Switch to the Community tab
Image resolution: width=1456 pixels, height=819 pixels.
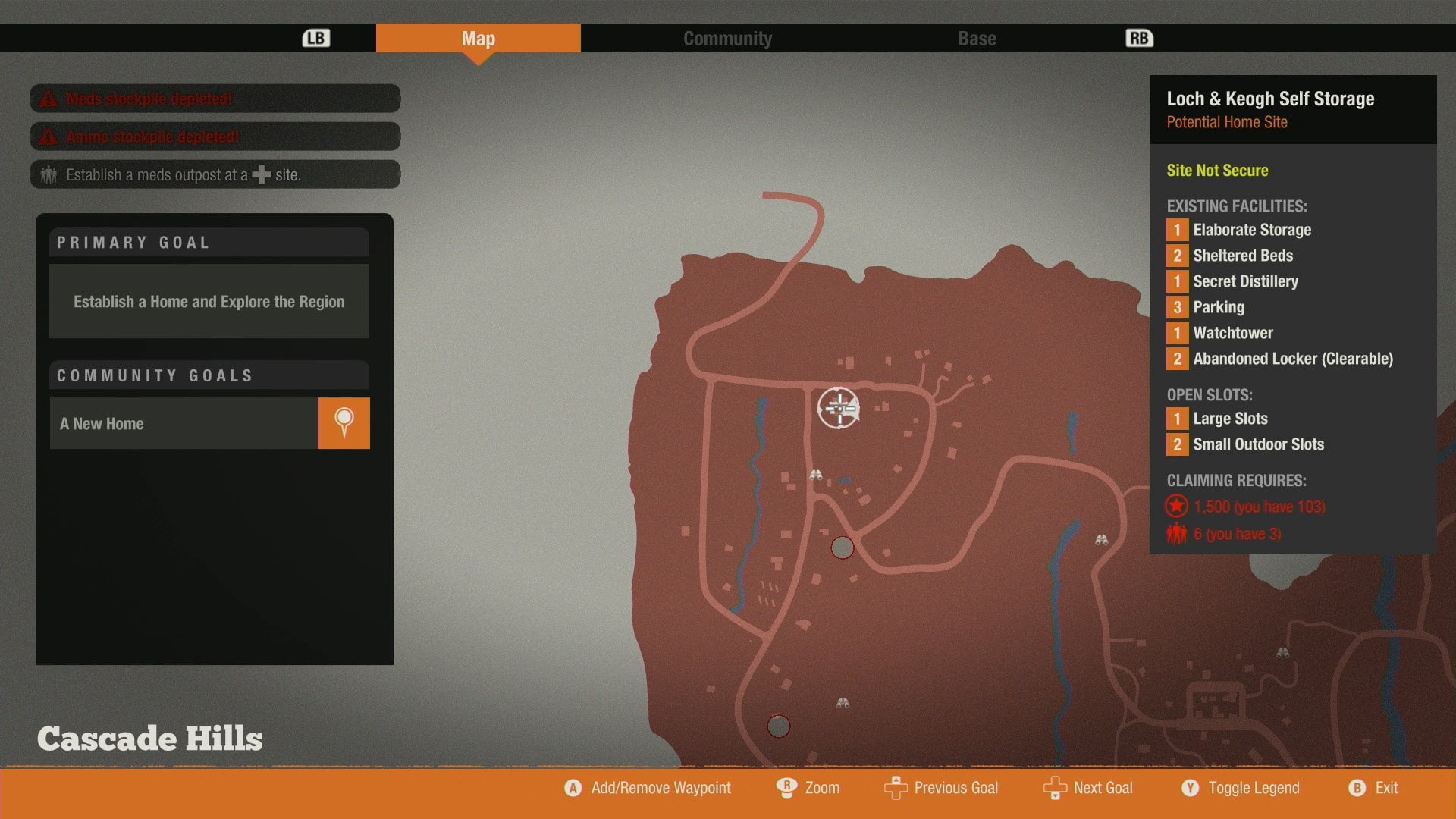coord(727,39)
